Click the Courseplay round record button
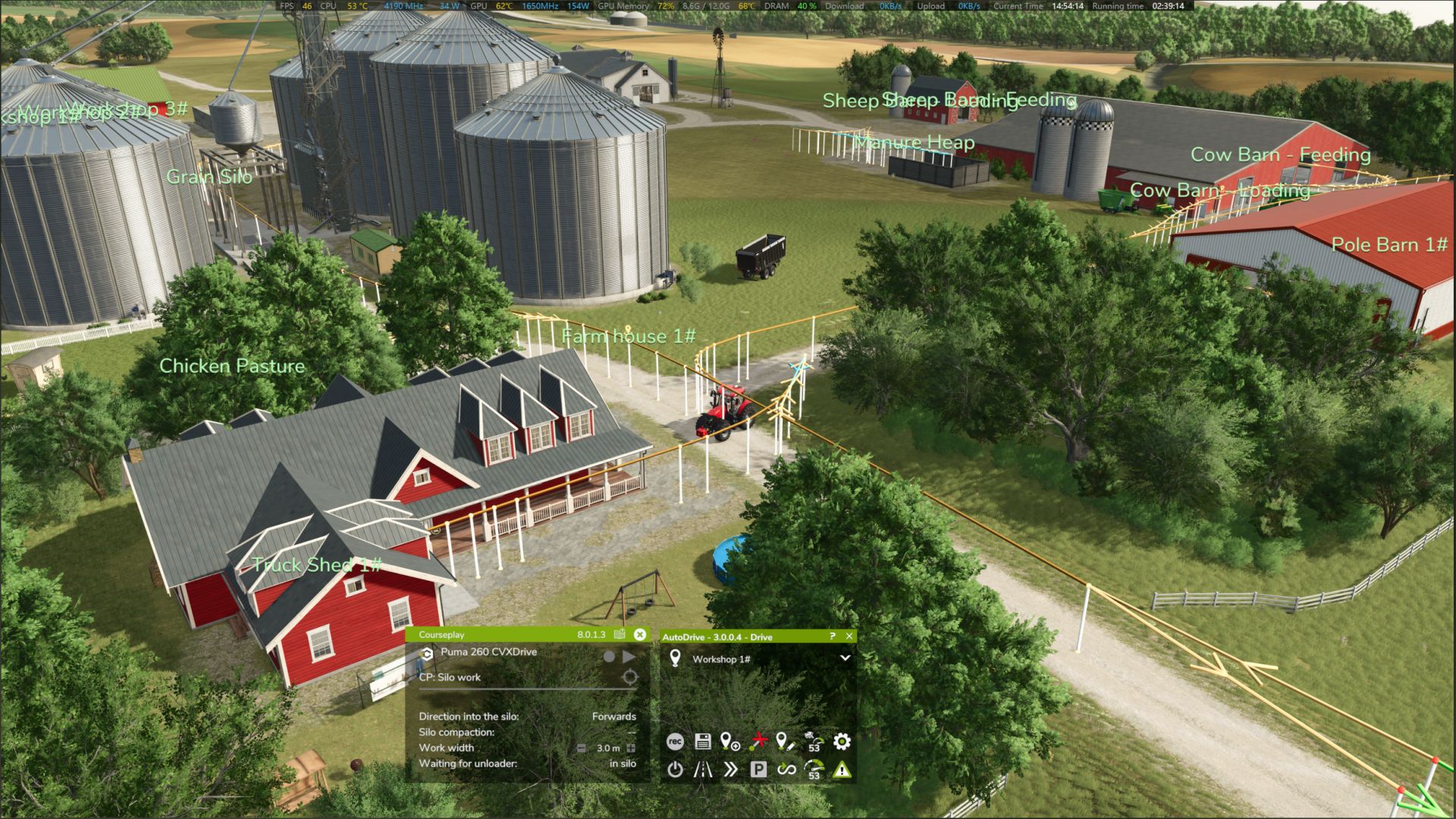1456x819 pixels. 609,657
